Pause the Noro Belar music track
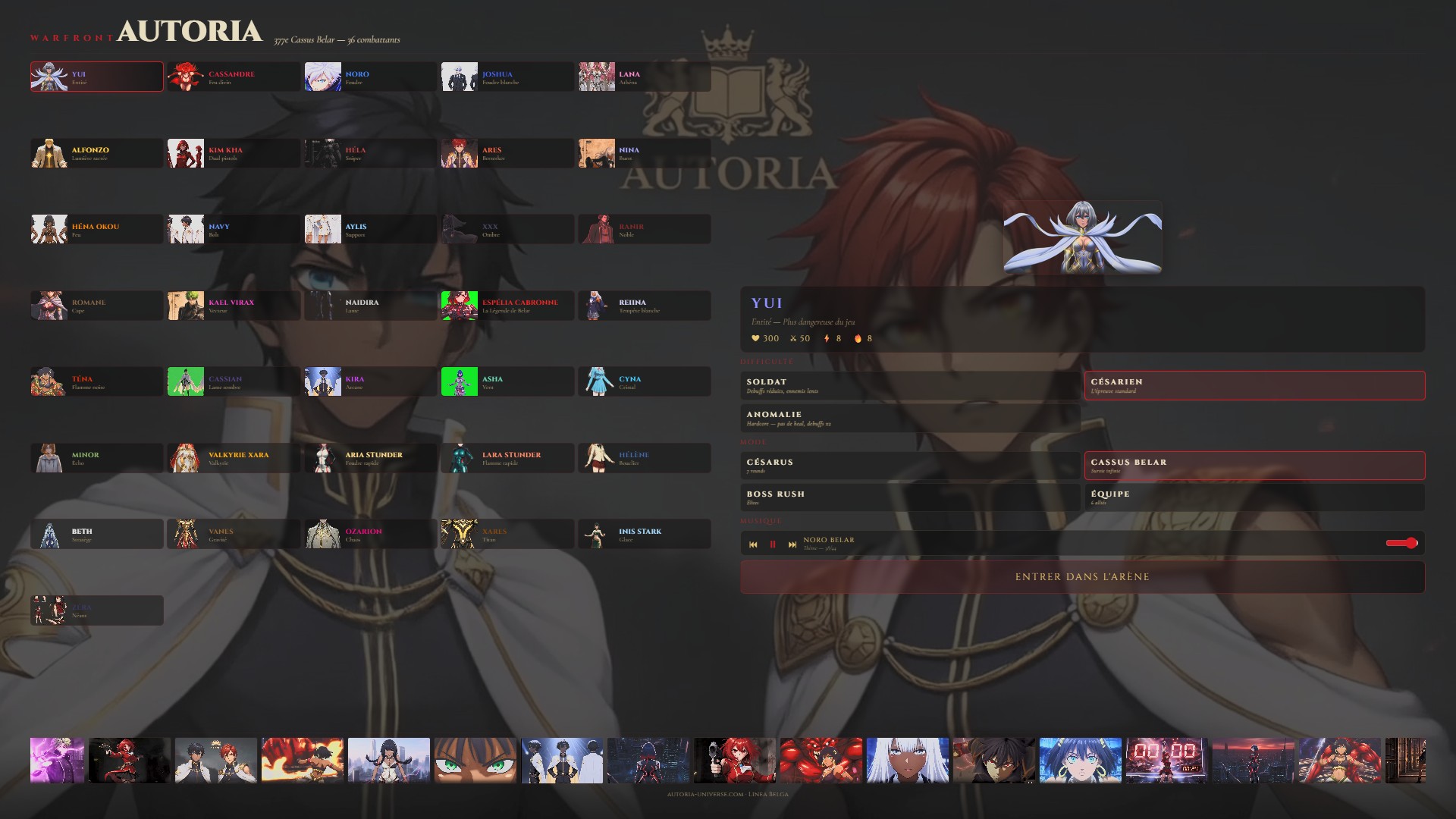 pyautogui.click(x=773, y=544)
